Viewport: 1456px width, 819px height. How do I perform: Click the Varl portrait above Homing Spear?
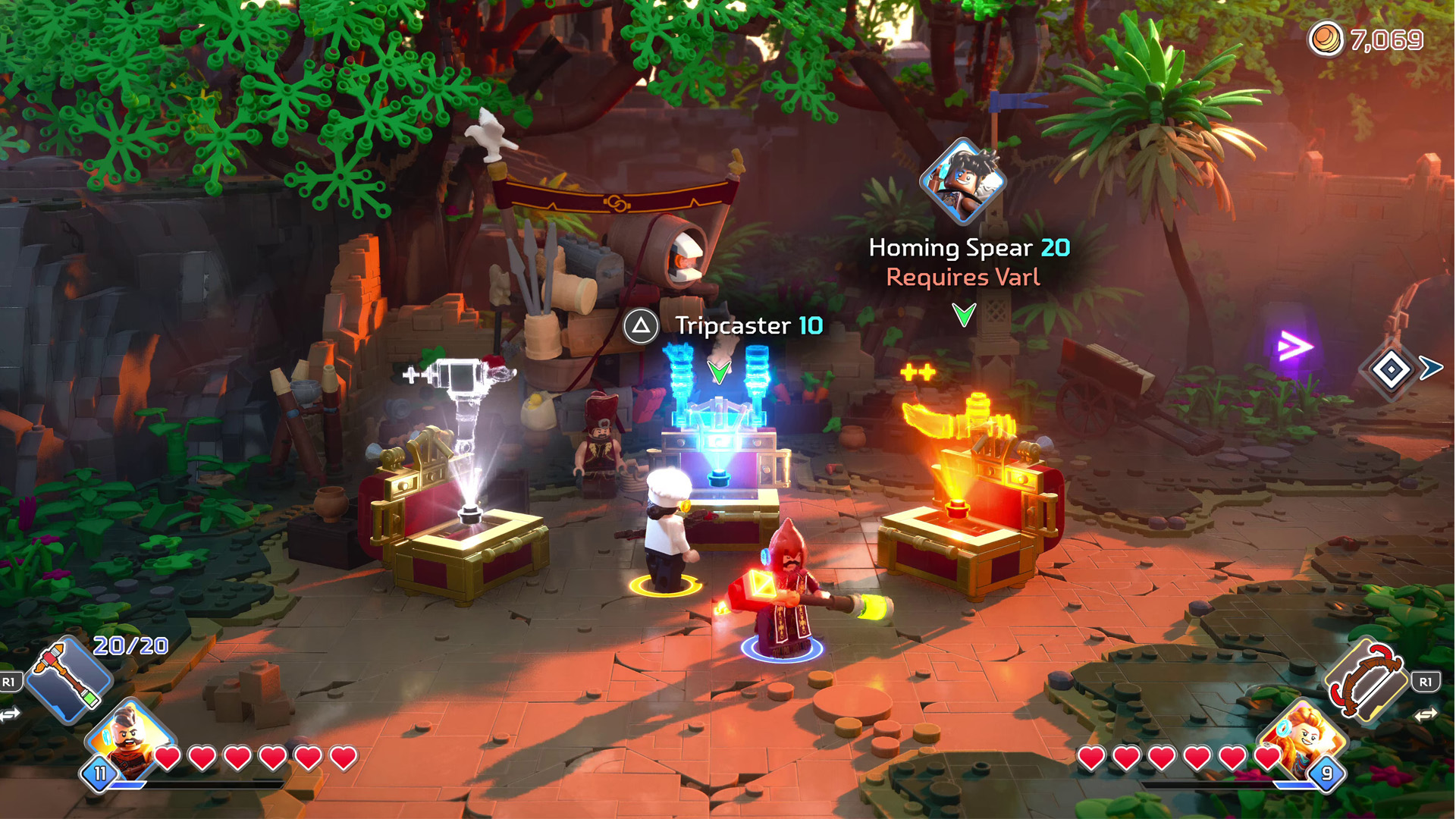[963, 180]
